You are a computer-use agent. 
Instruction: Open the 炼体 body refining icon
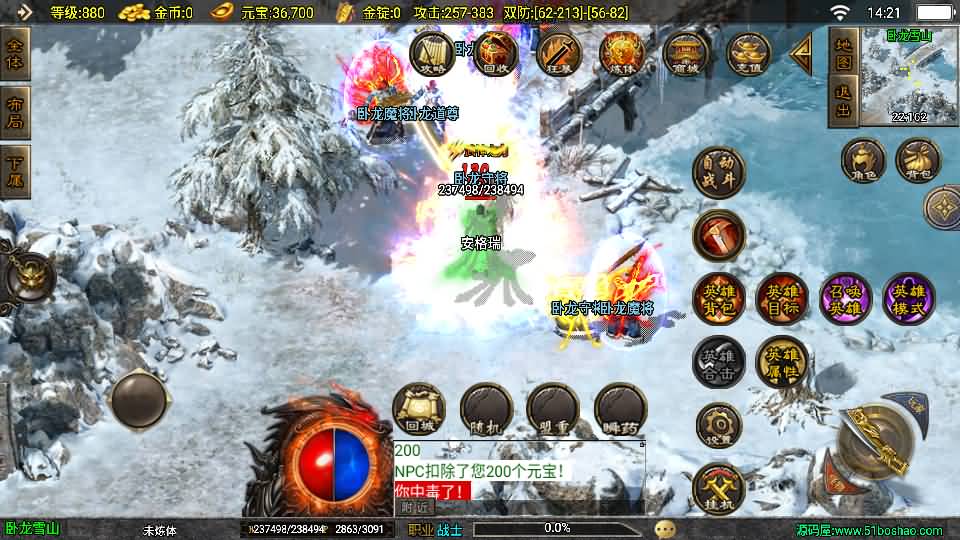622,54
